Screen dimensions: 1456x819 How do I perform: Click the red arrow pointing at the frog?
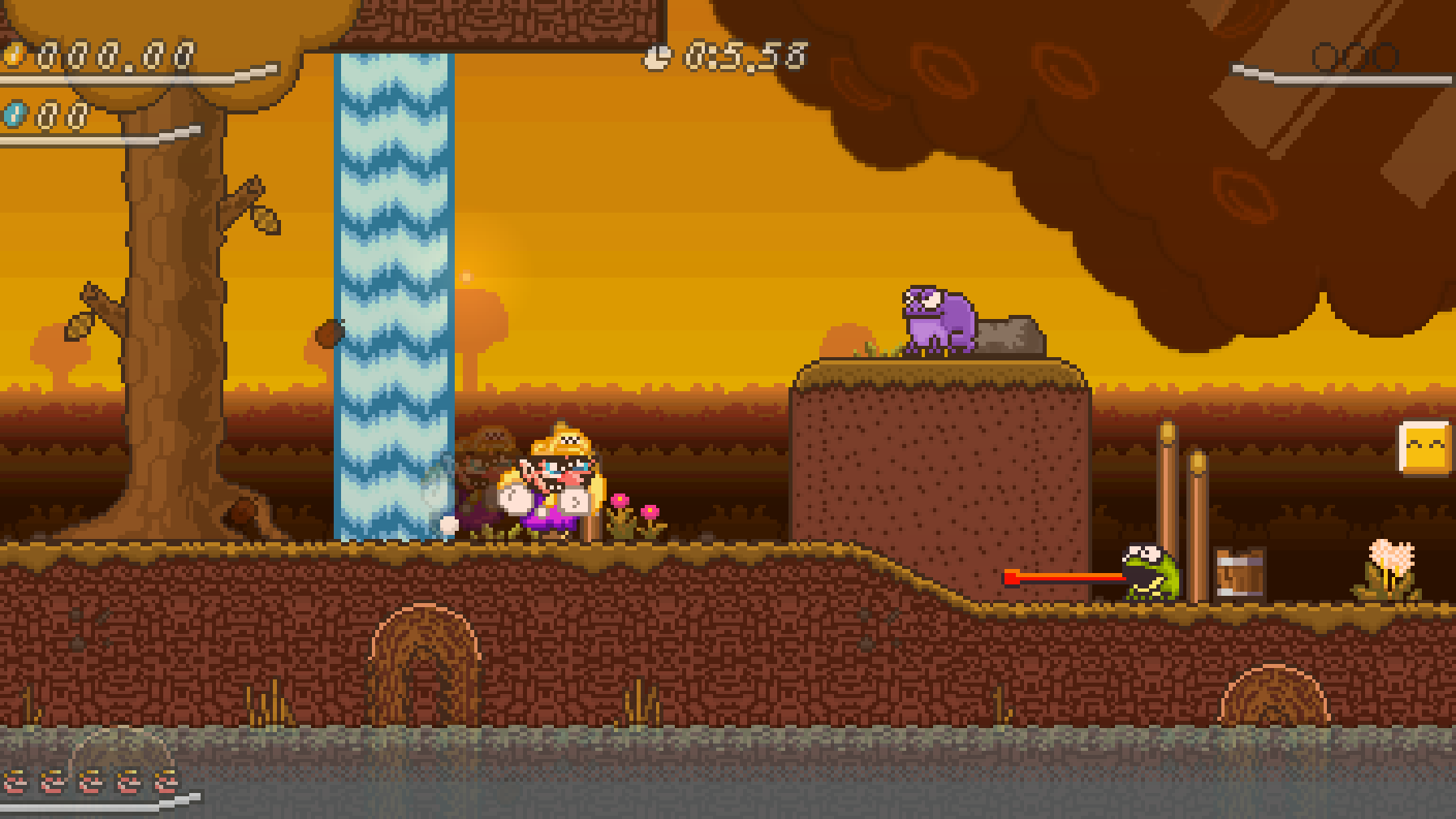pyautogui.click(x=1056, y=578)
